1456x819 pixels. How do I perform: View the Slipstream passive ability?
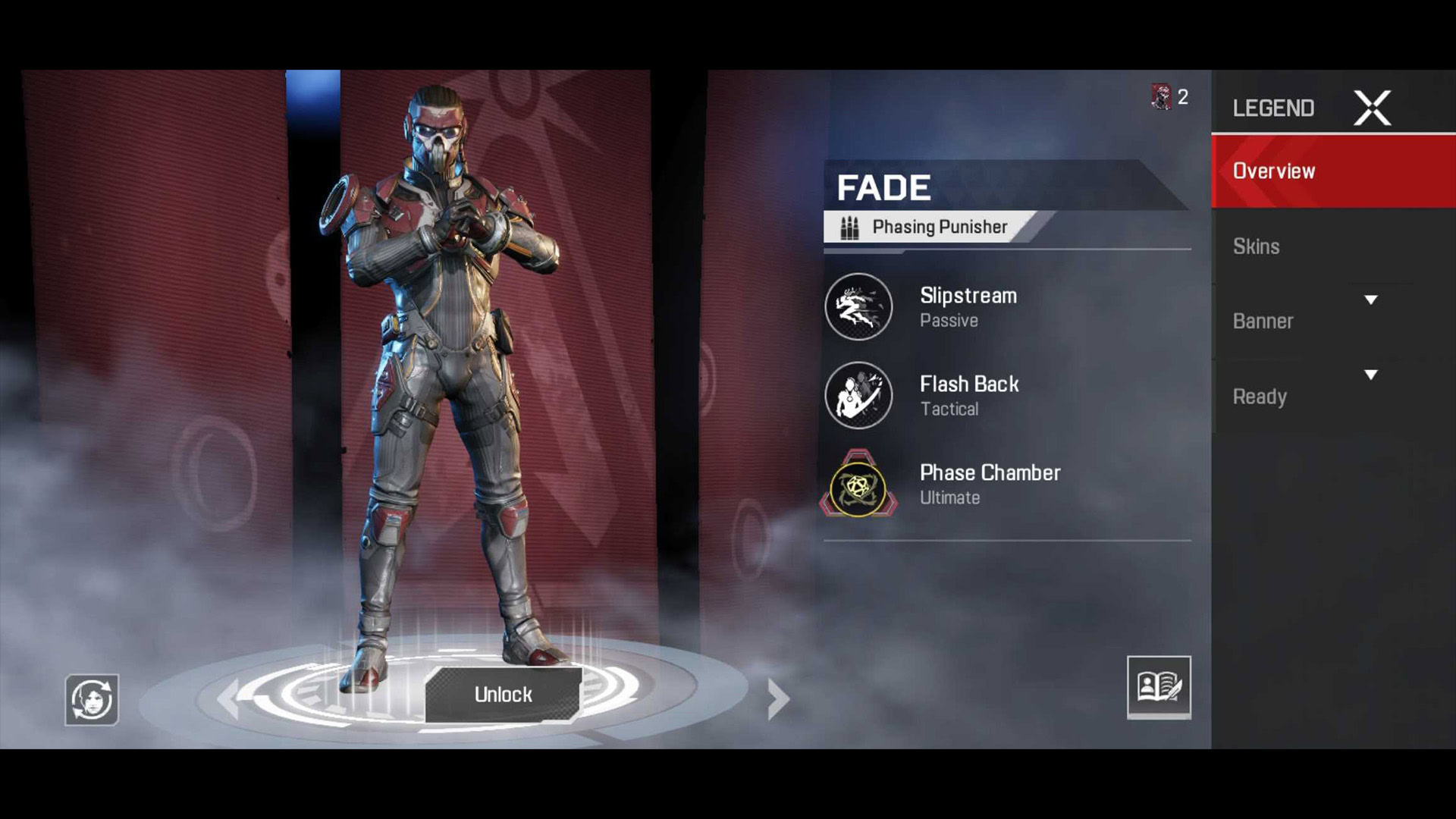point(859,307)
